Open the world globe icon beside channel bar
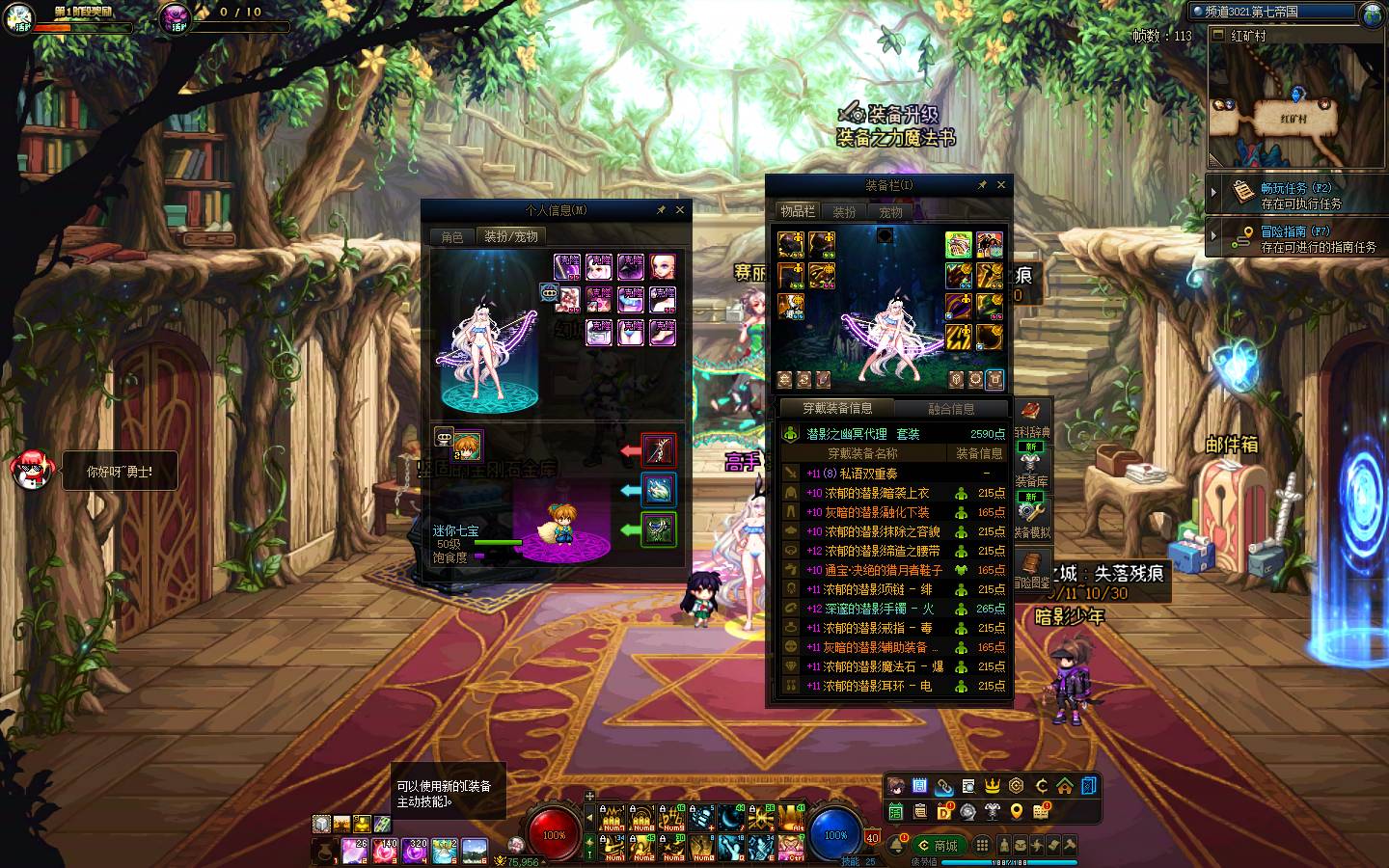The width and height of the screenshot is (1389, 868). [1372, 14]
